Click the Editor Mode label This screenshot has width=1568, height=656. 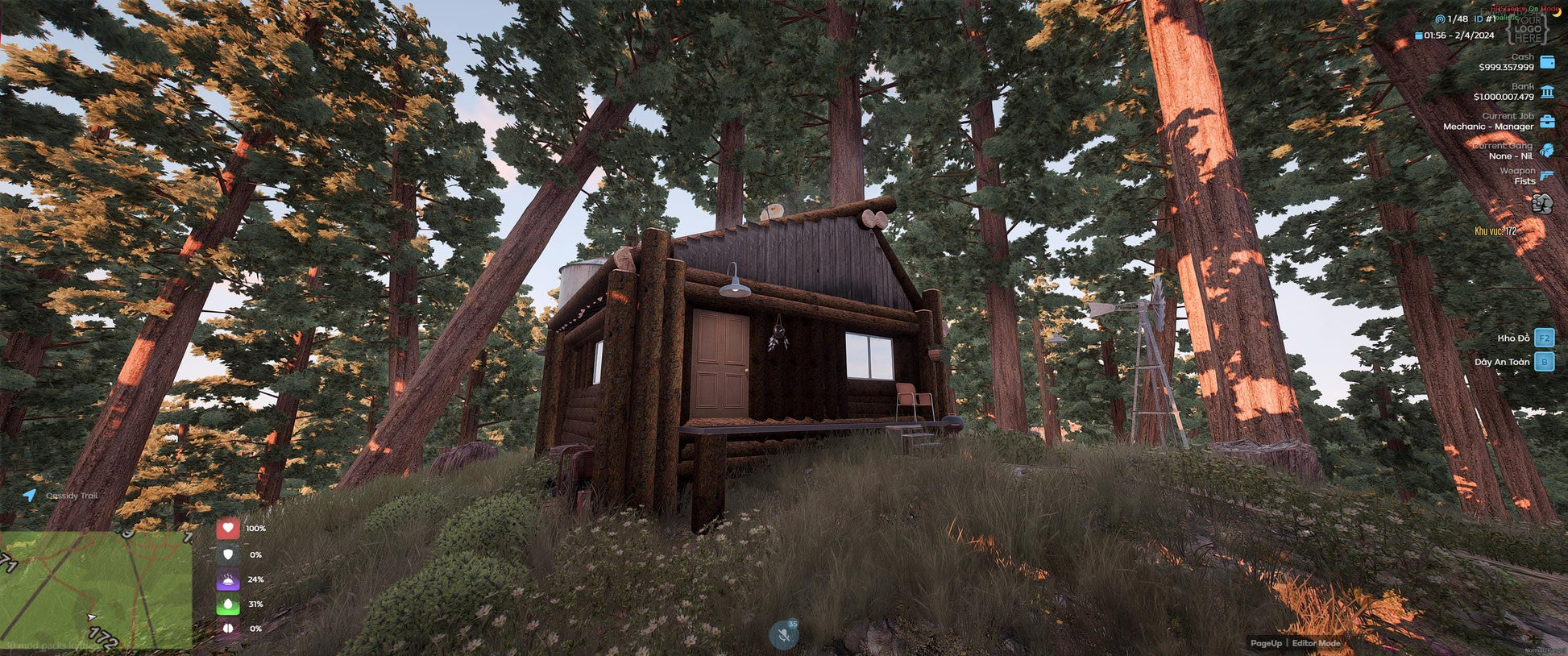coord(1317,643)
